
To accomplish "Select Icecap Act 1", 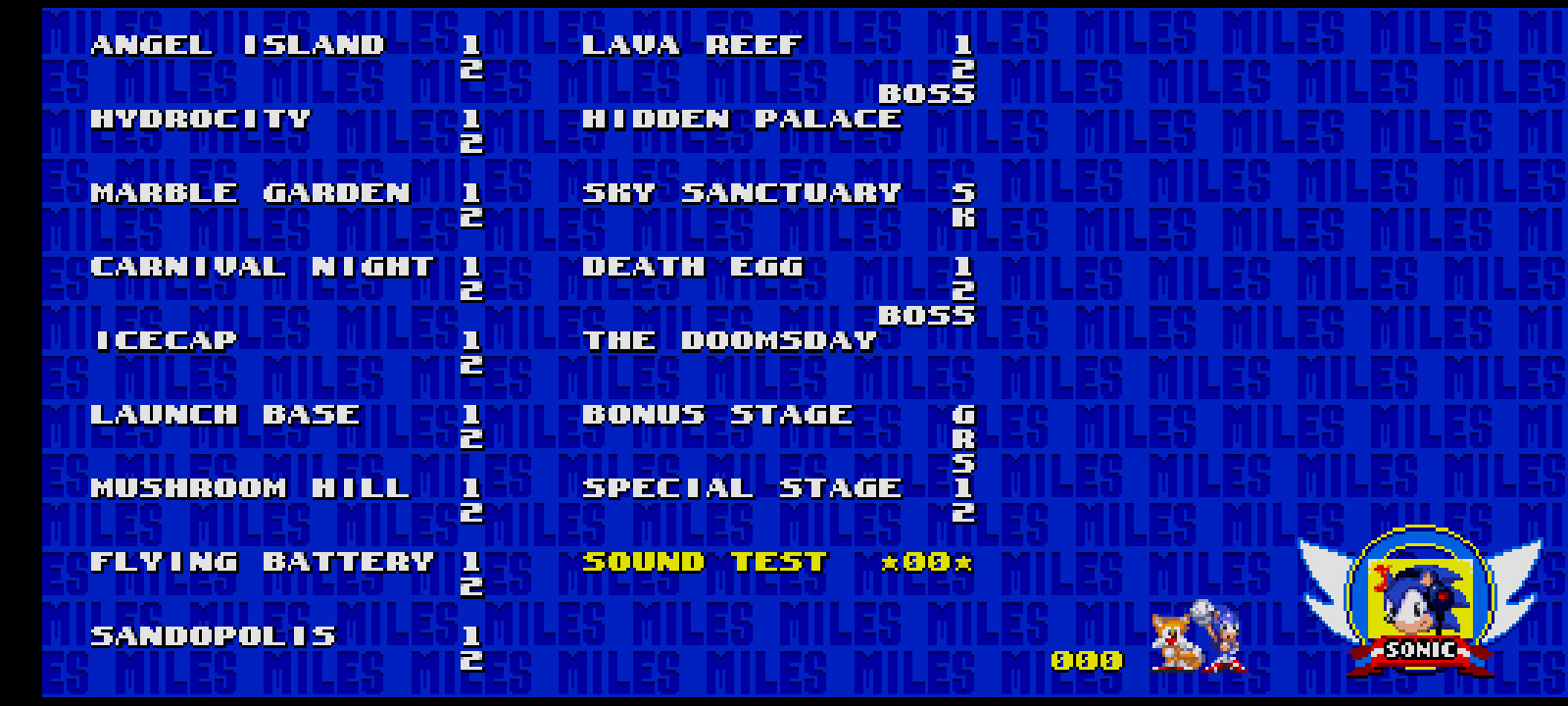I will [471, 340].
